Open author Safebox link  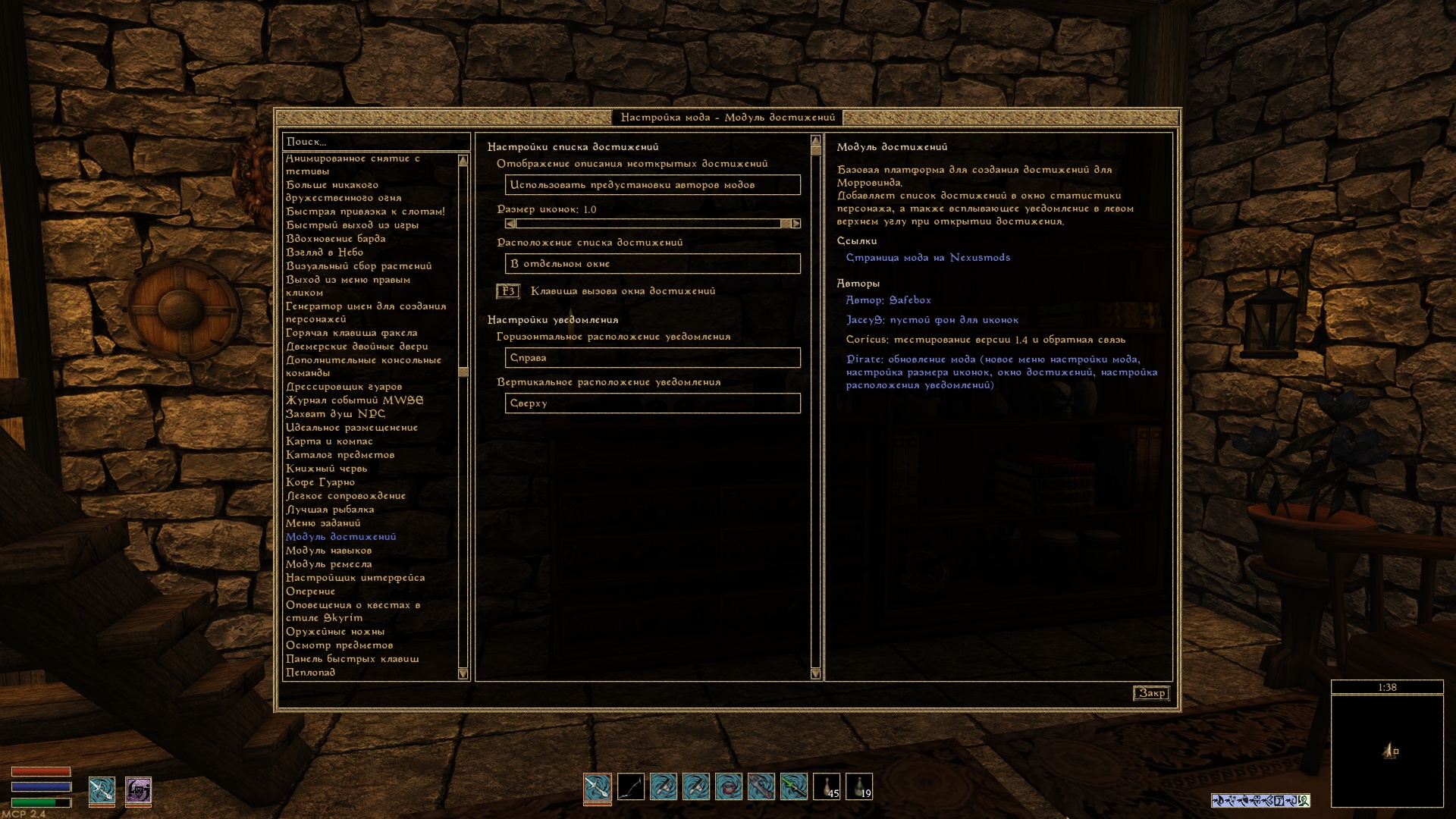[888, 300]
